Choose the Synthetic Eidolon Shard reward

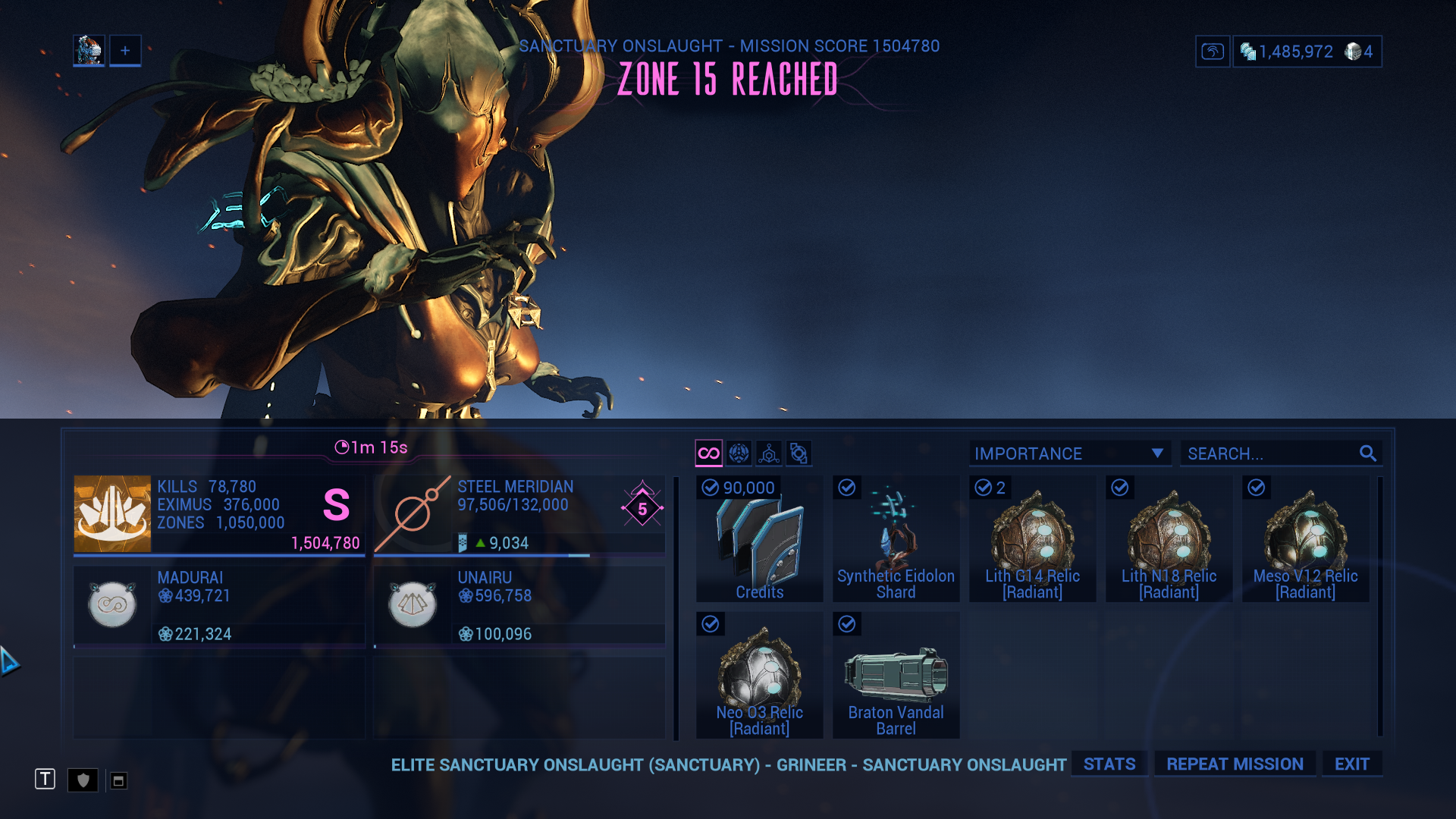point(896,539)
